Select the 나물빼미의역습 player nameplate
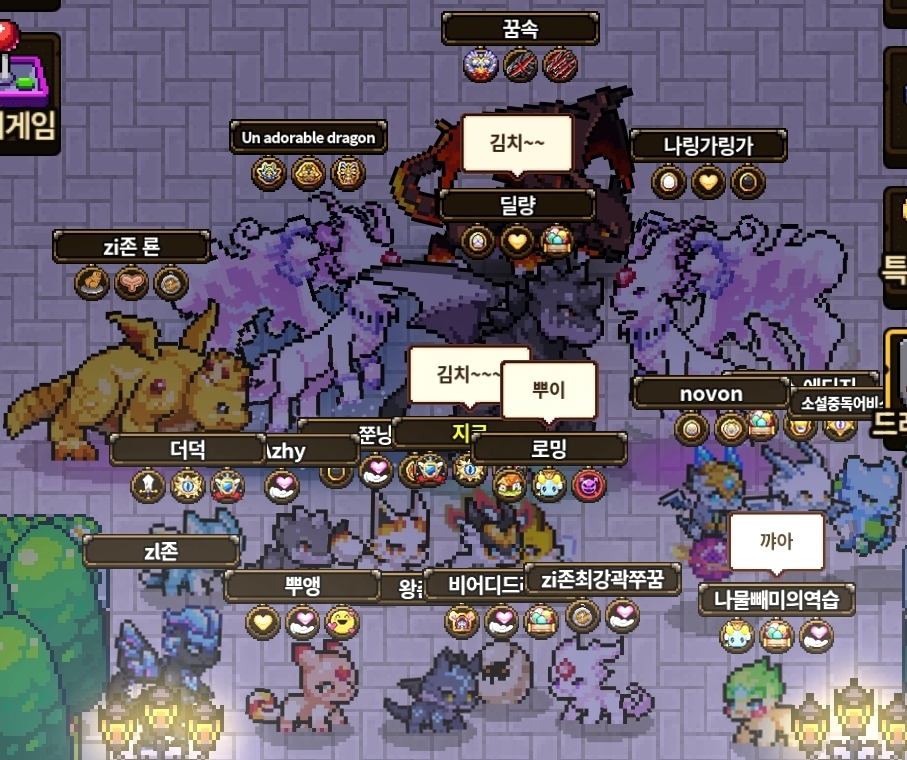 point(776,600)
